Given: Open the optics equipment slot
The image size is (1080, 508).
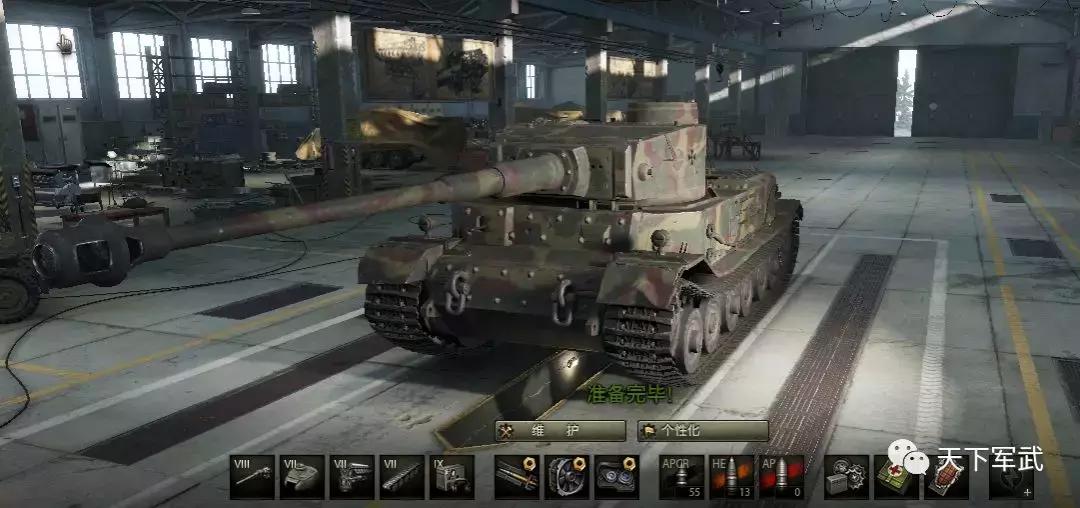Looking at the screenshot, I should pyautogui.click(x=616, y=477).
